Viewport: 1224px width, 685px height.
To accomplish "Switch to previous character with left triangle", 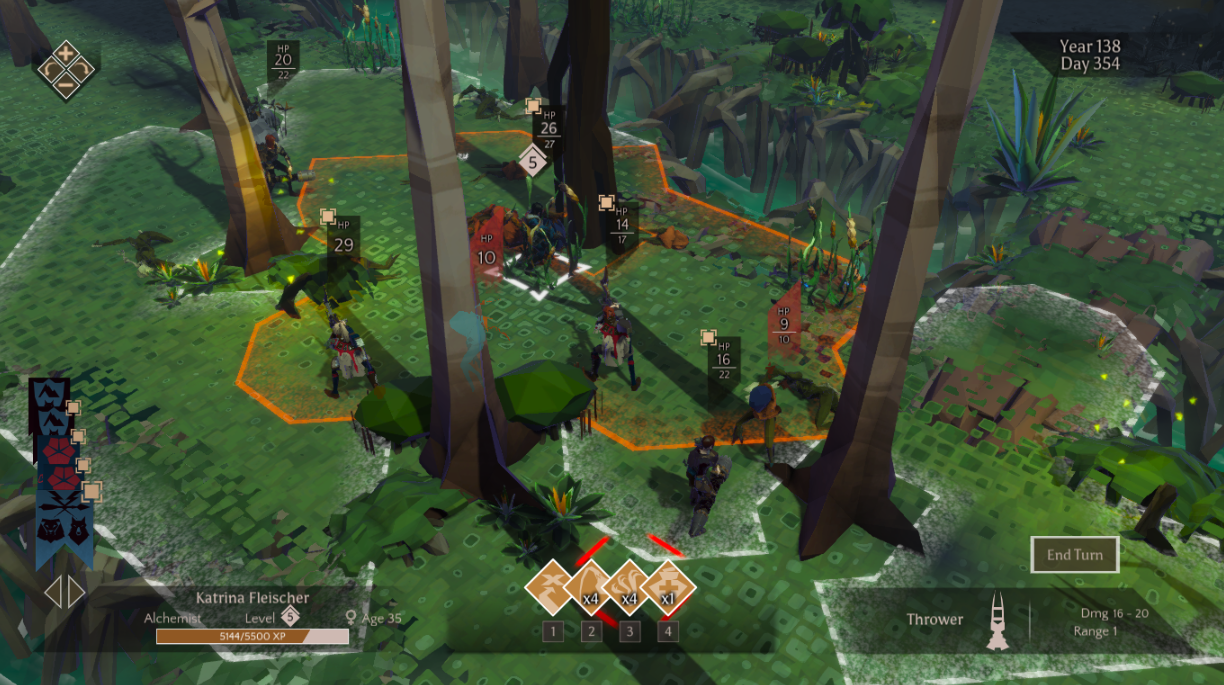I will [x=53, y=592].
